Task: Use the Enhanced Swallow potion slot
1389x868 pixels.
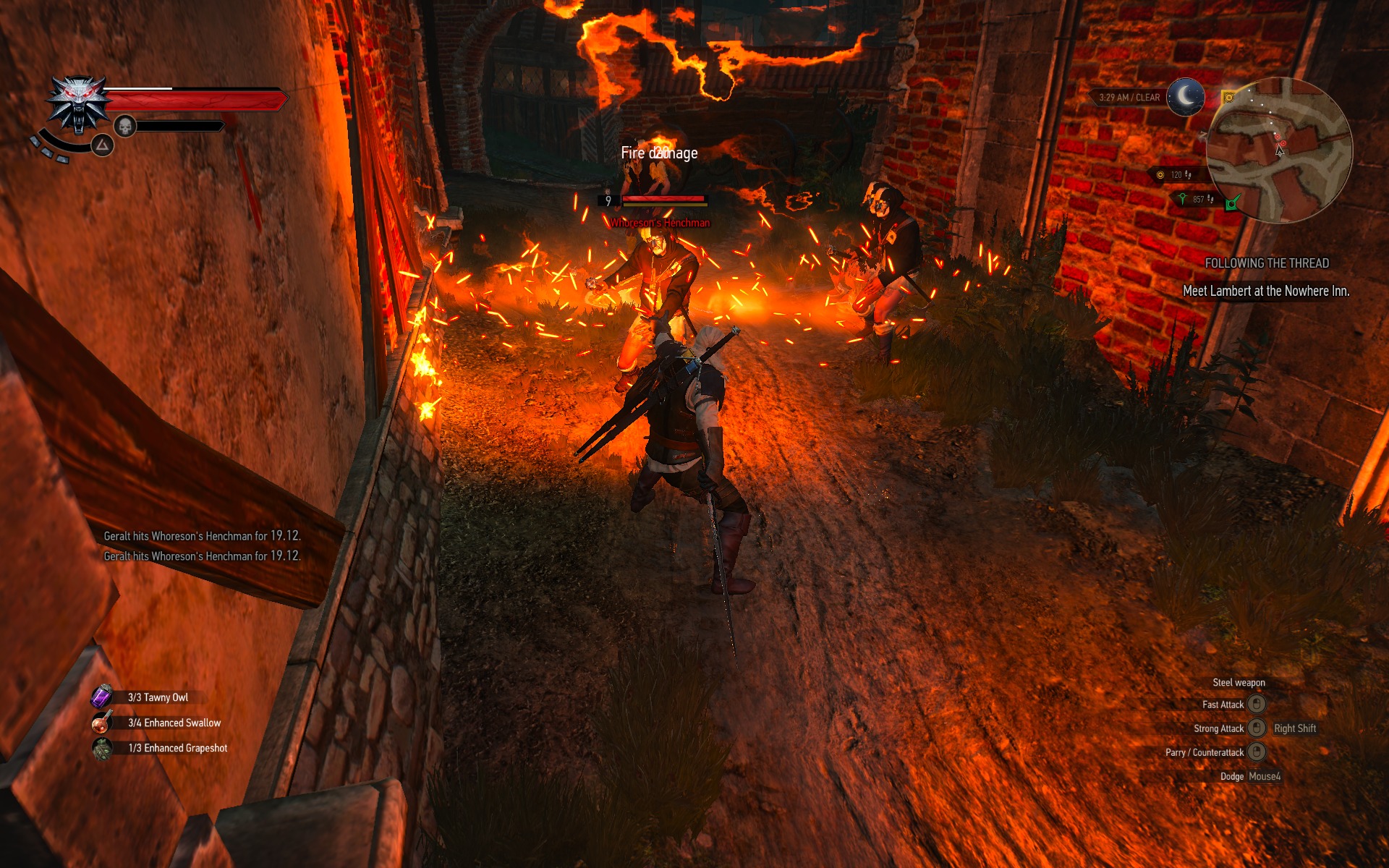Action: pyautogui.click(x=102, y=722)
